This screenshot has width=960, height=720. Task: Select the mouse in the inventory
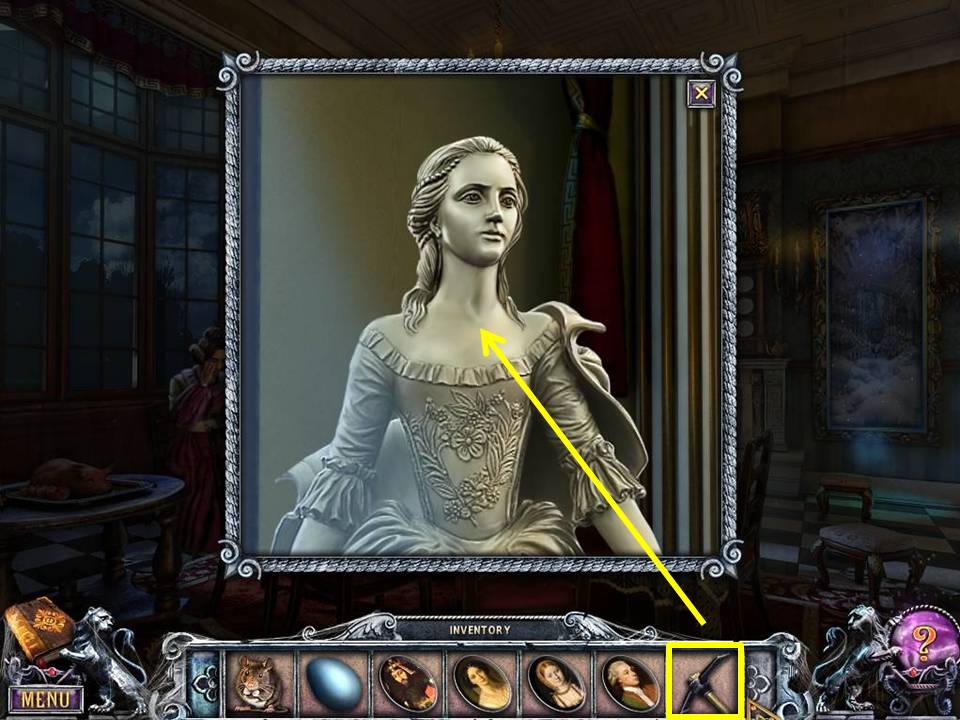(254, 682)
